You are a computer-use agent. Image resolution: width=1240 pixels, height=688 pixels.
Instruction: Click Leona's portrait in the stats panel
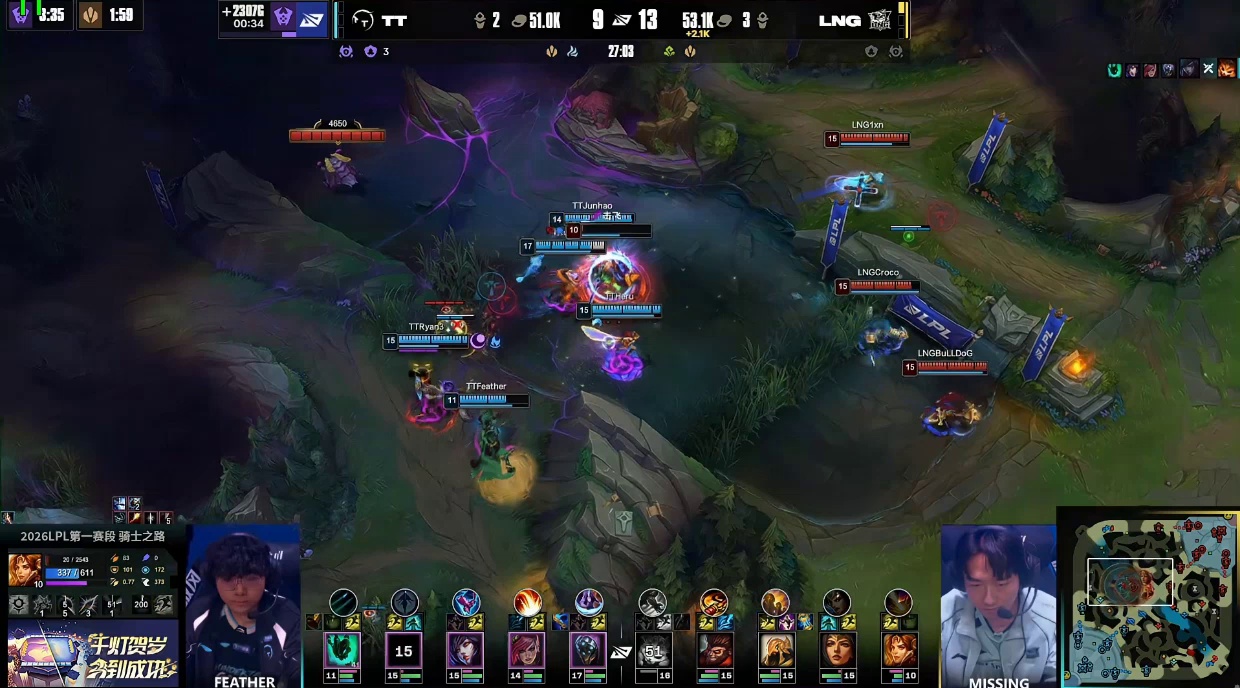(24, 569)
